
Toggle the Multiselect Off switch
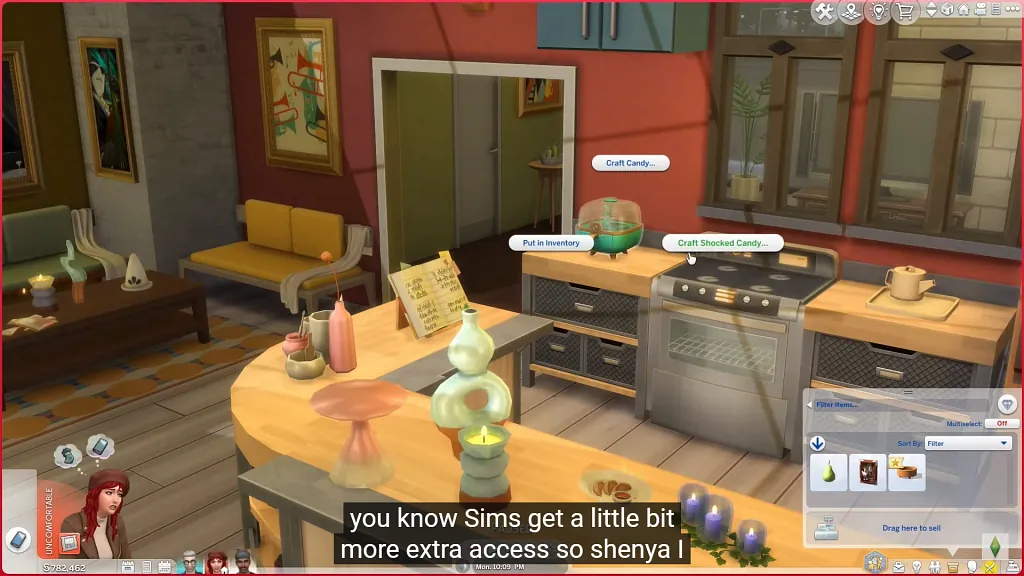1001,424
